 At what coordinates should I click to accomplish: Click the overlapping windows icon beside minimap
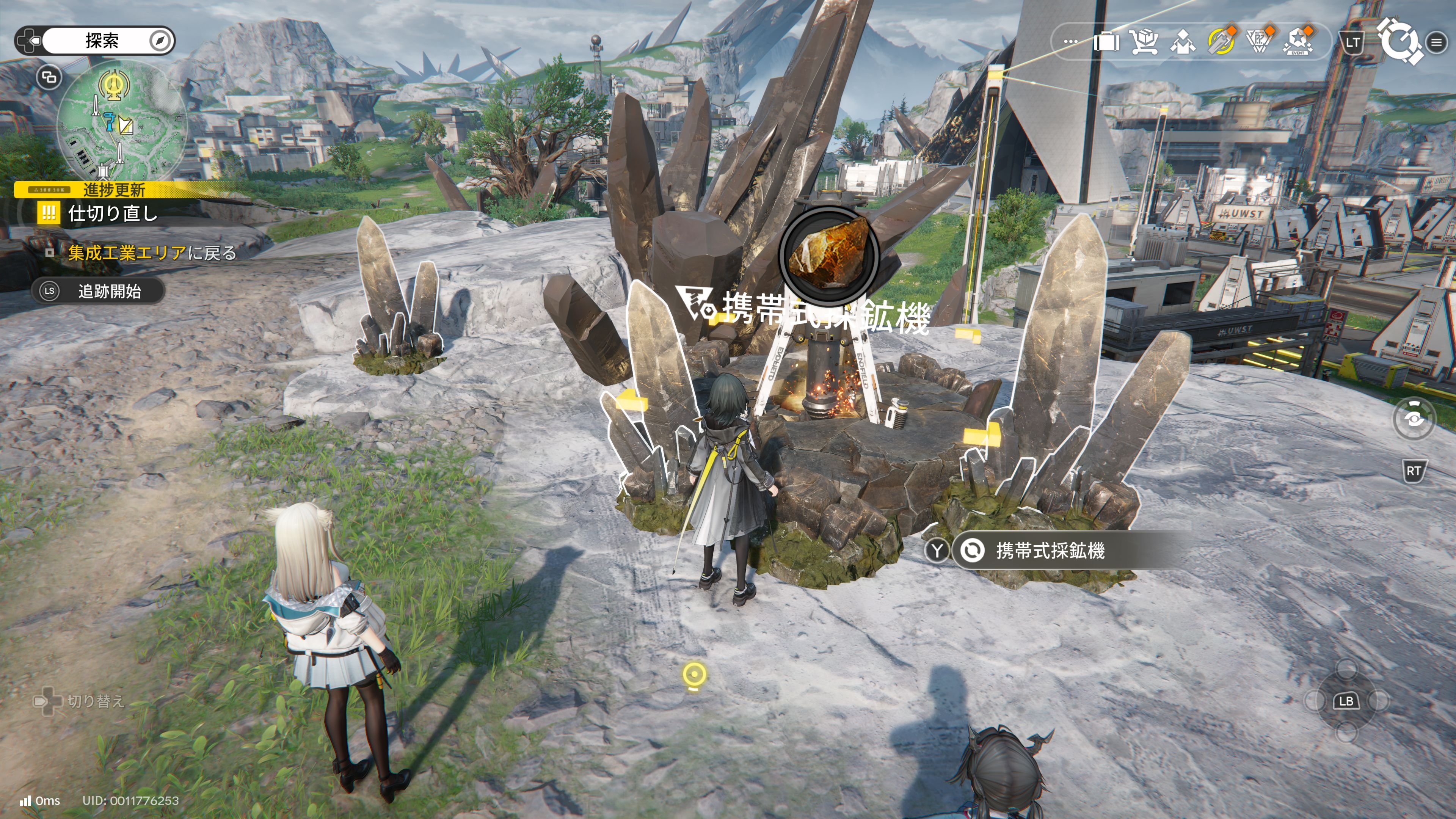(x=49, y=77)
